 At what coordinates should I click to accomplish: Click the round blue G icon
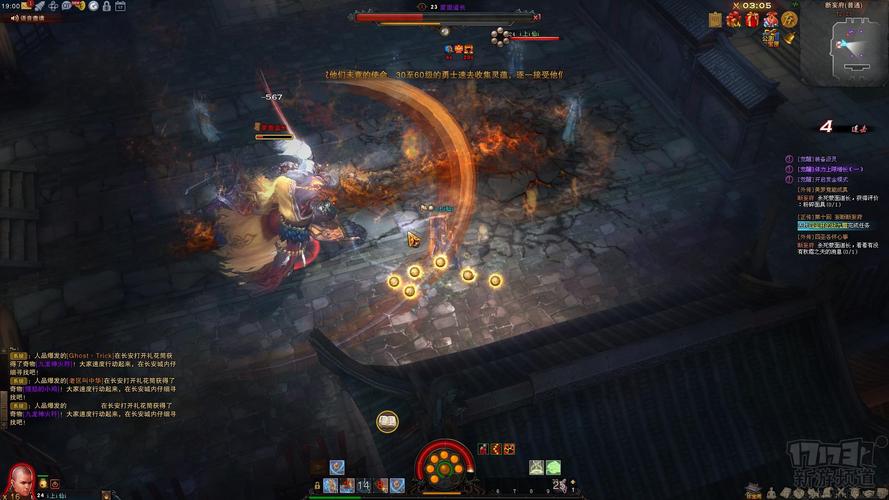coord(93,5)
